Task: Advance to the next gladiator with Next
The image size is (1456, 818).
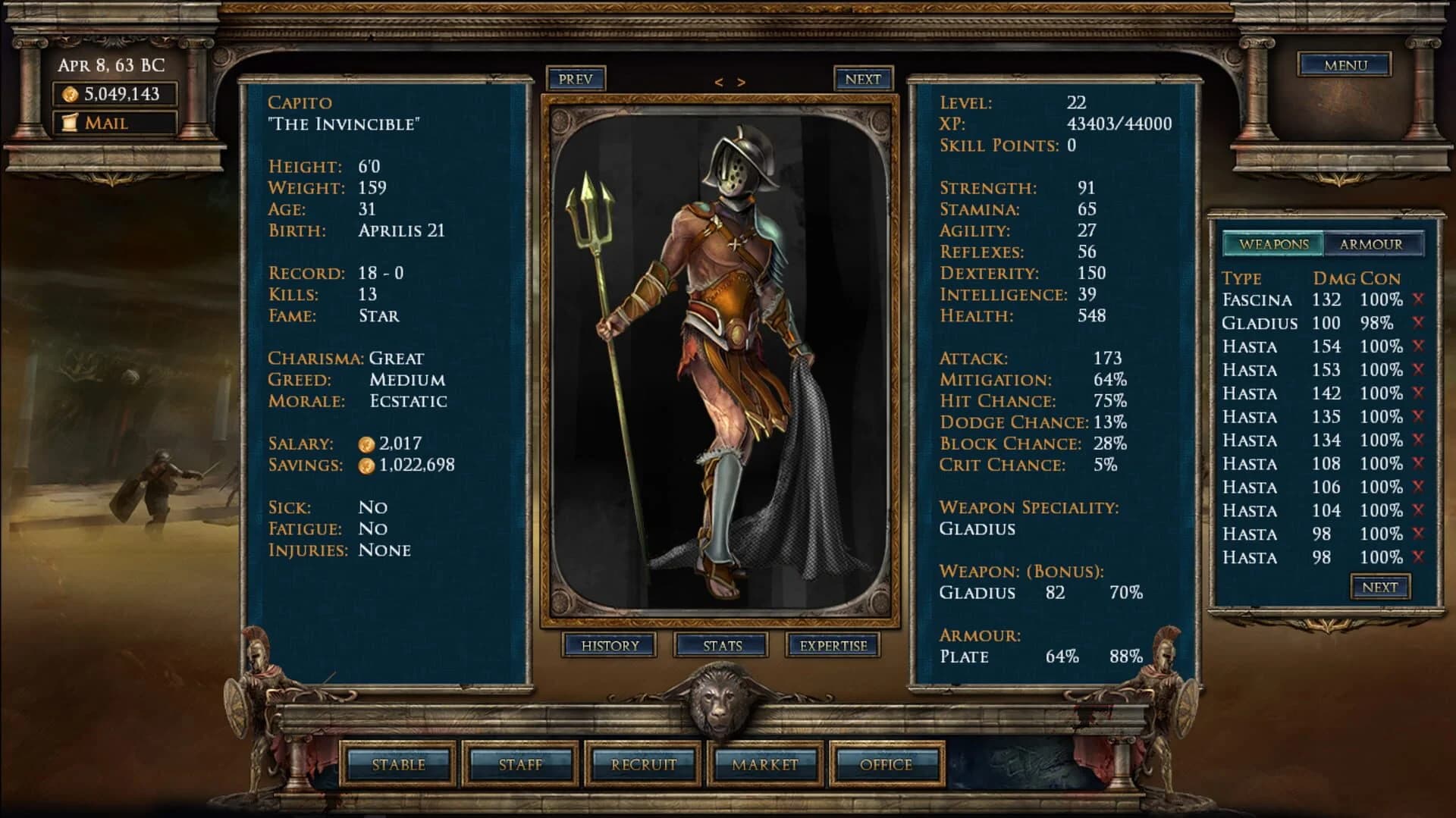Action: coord(863,78)
